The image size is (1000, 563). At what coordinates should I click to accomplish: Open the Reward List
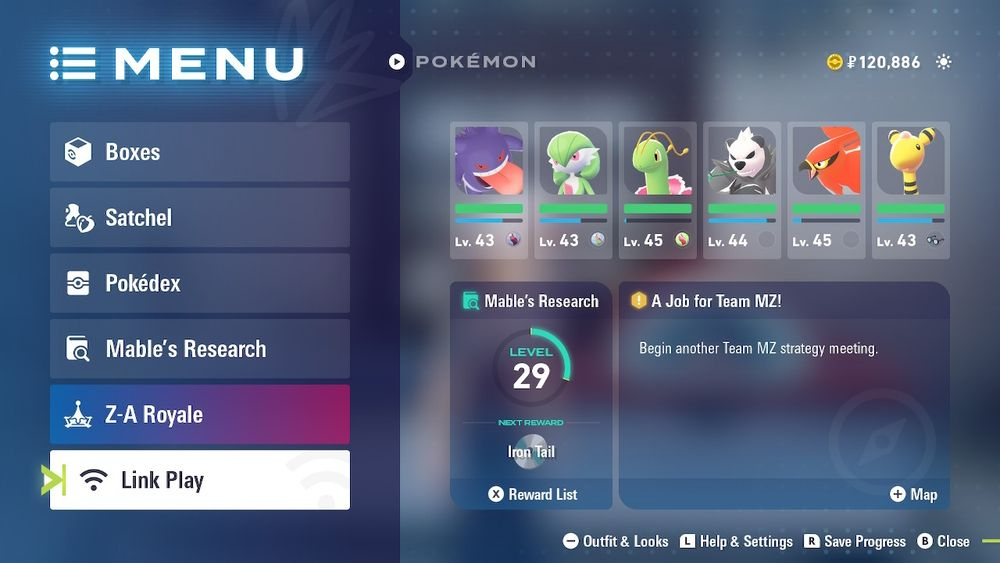(532, 494)
